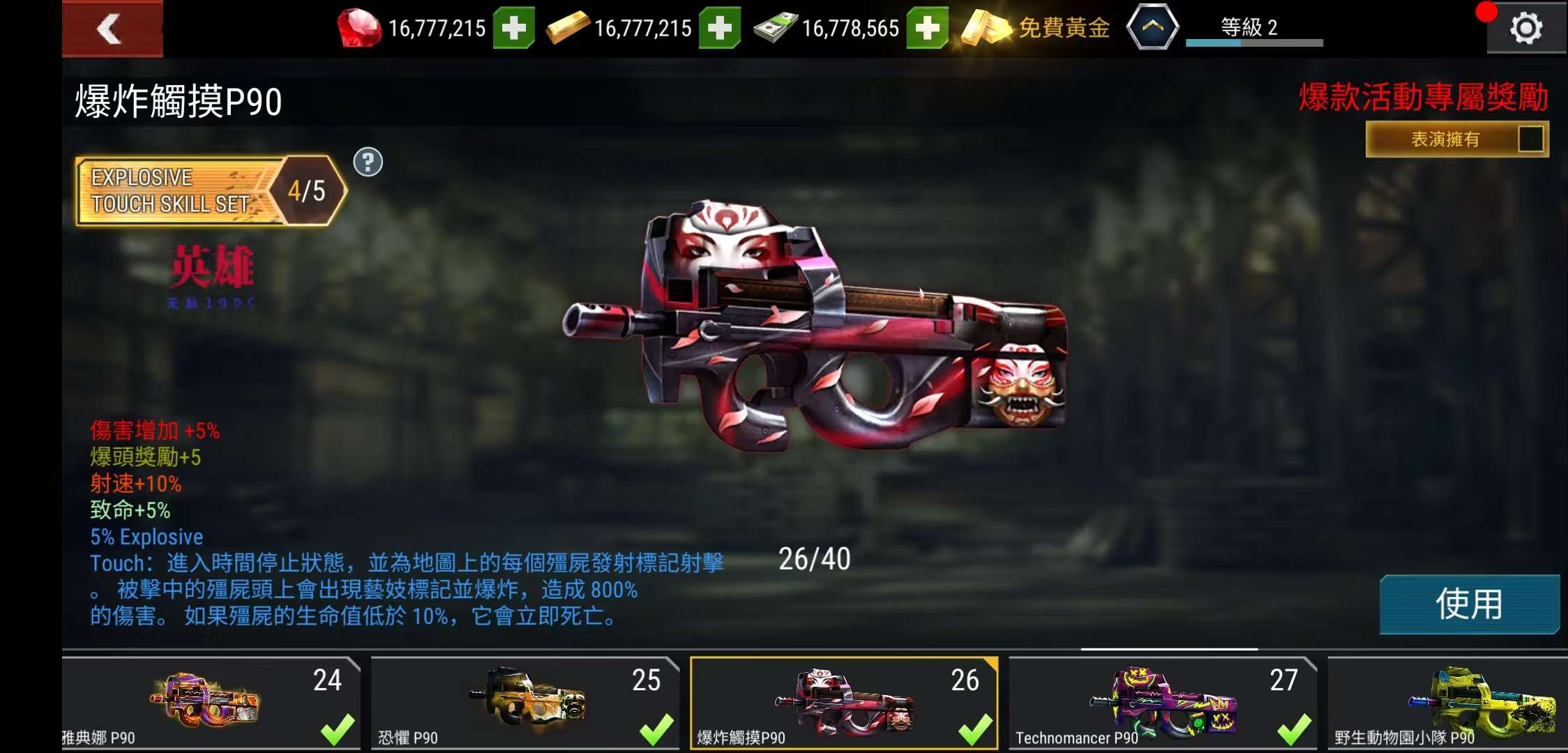Image resolution: width=1568 pixels, height=753 pixels.
Task: Buy more gold bars via the plus button
Action: coord(719,29)
